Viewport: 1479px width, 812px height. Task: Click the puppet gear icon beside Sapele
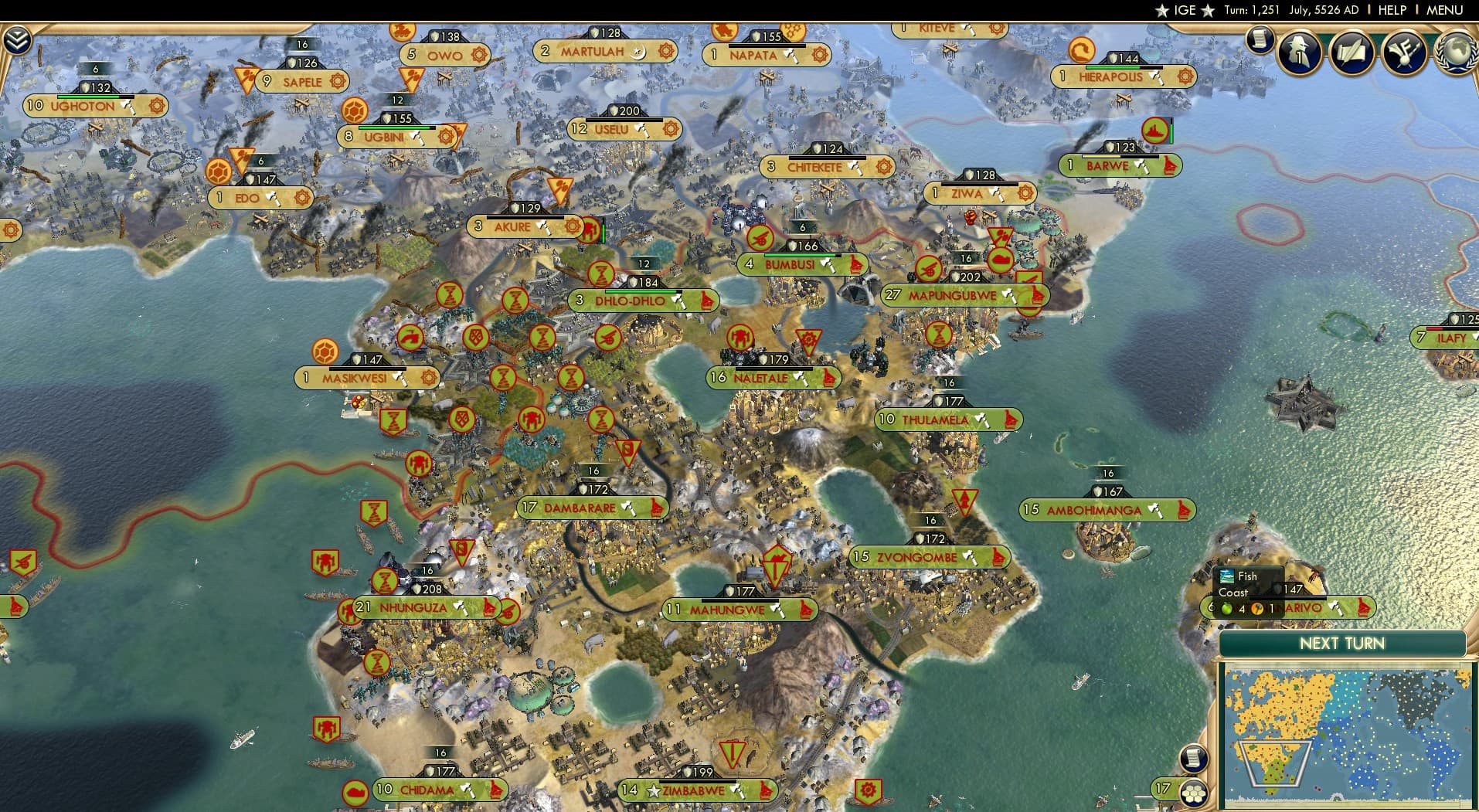tap(338, 80)
